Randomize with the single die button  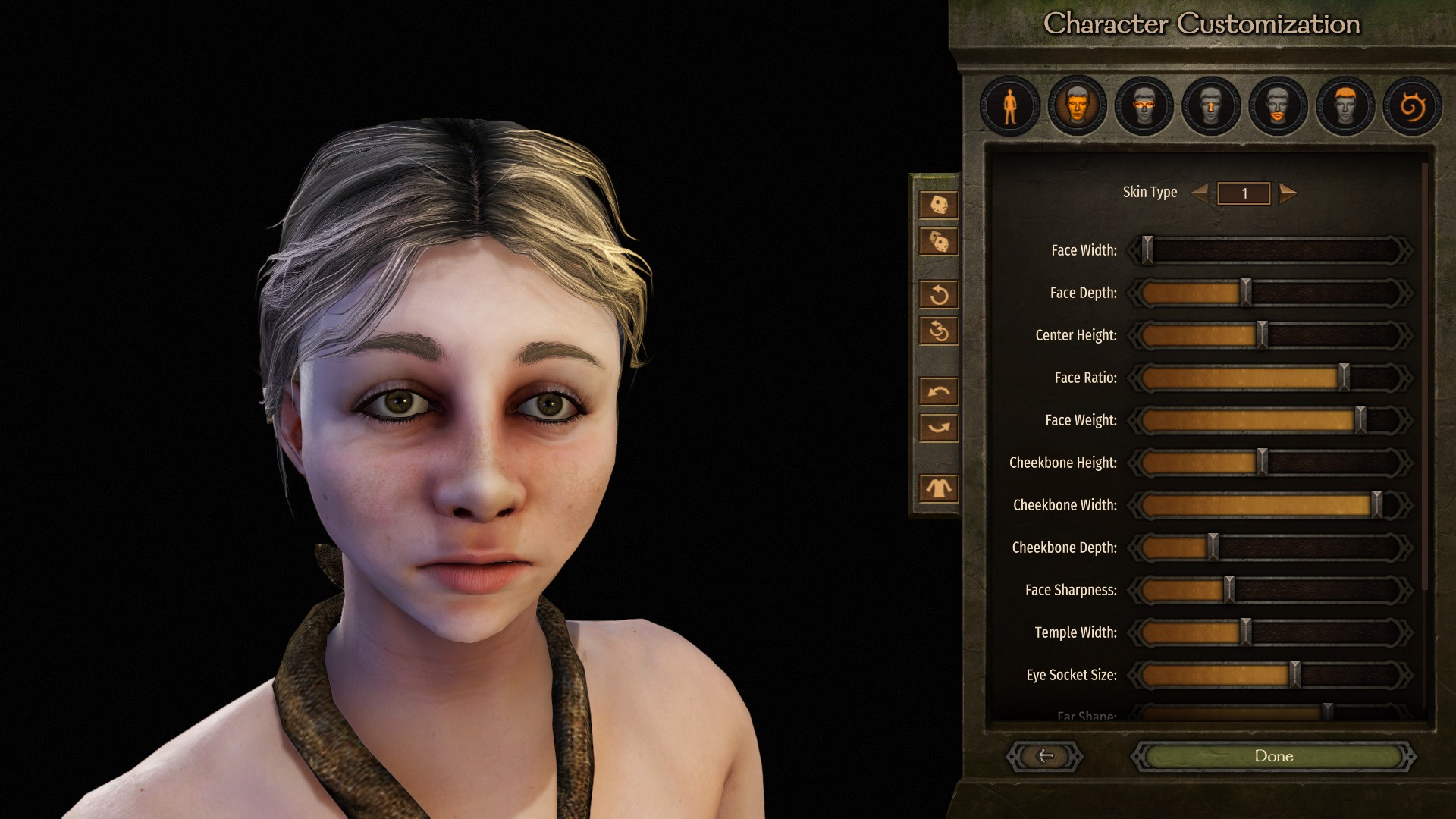coord(939,205)
